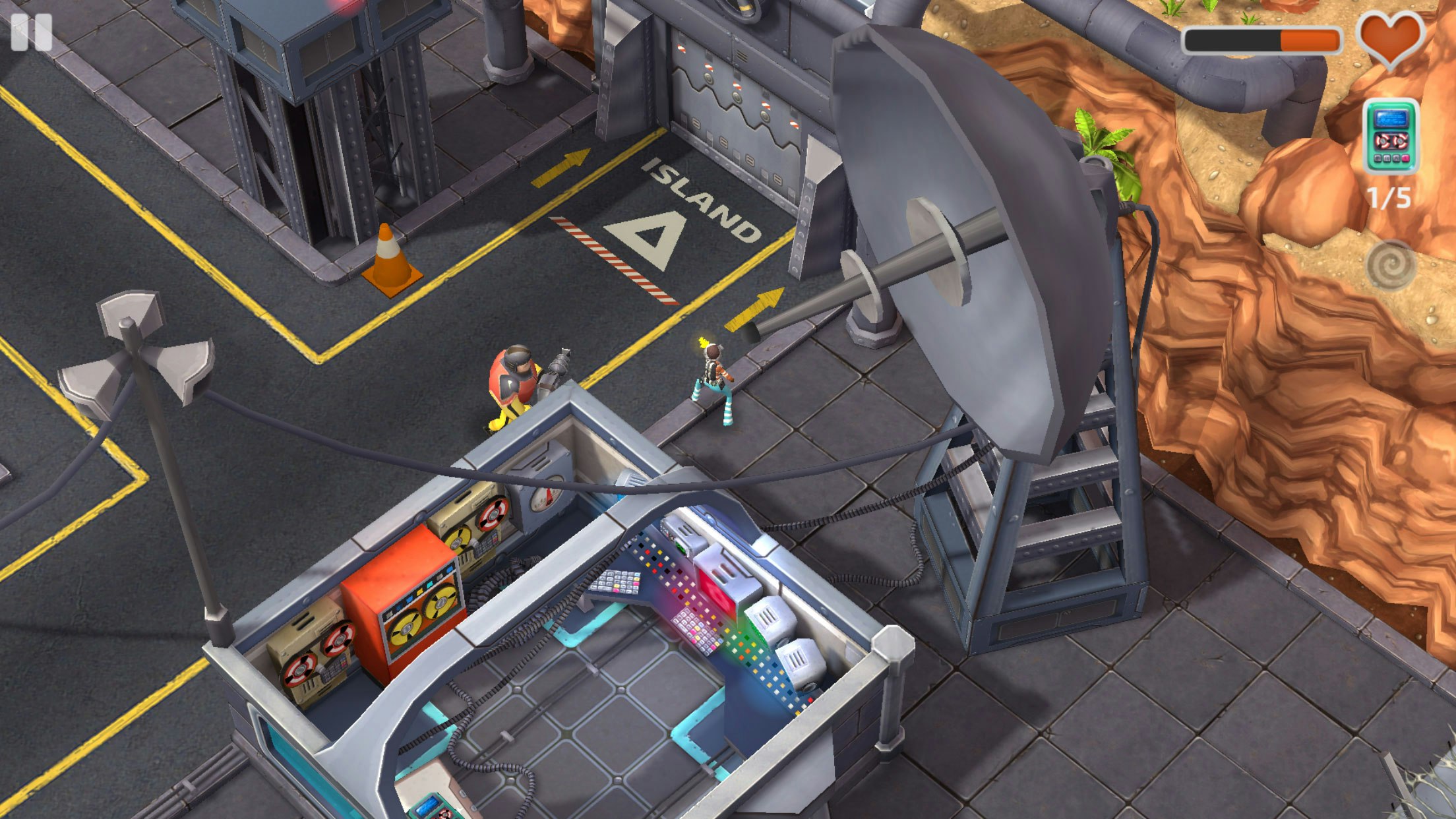Tap the green gadget collectible icon
Screen dimensions: 1456x819
click(x=1390, y=136)
